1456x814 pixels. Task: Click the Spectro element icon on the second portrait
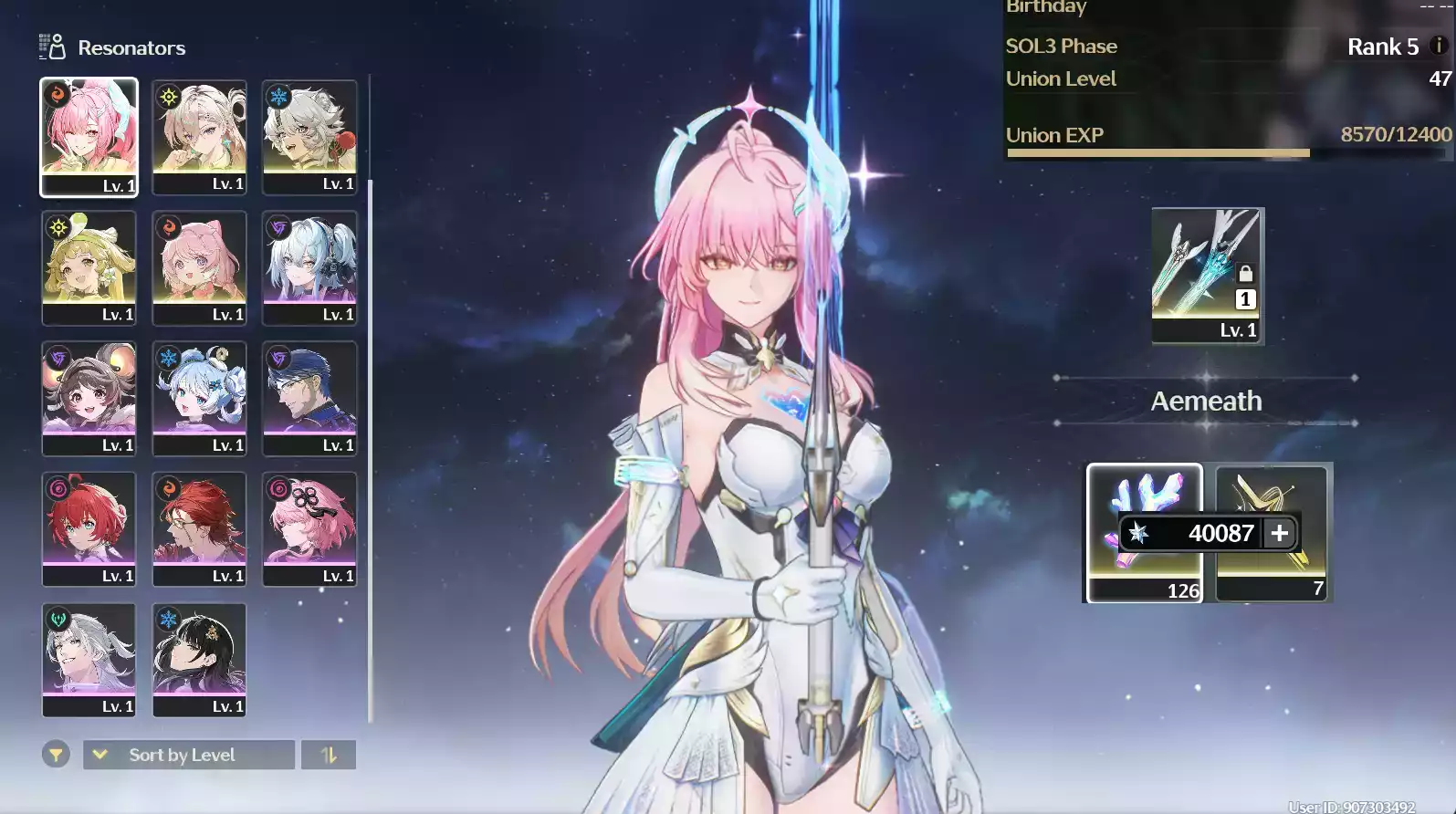pos(166,95)
